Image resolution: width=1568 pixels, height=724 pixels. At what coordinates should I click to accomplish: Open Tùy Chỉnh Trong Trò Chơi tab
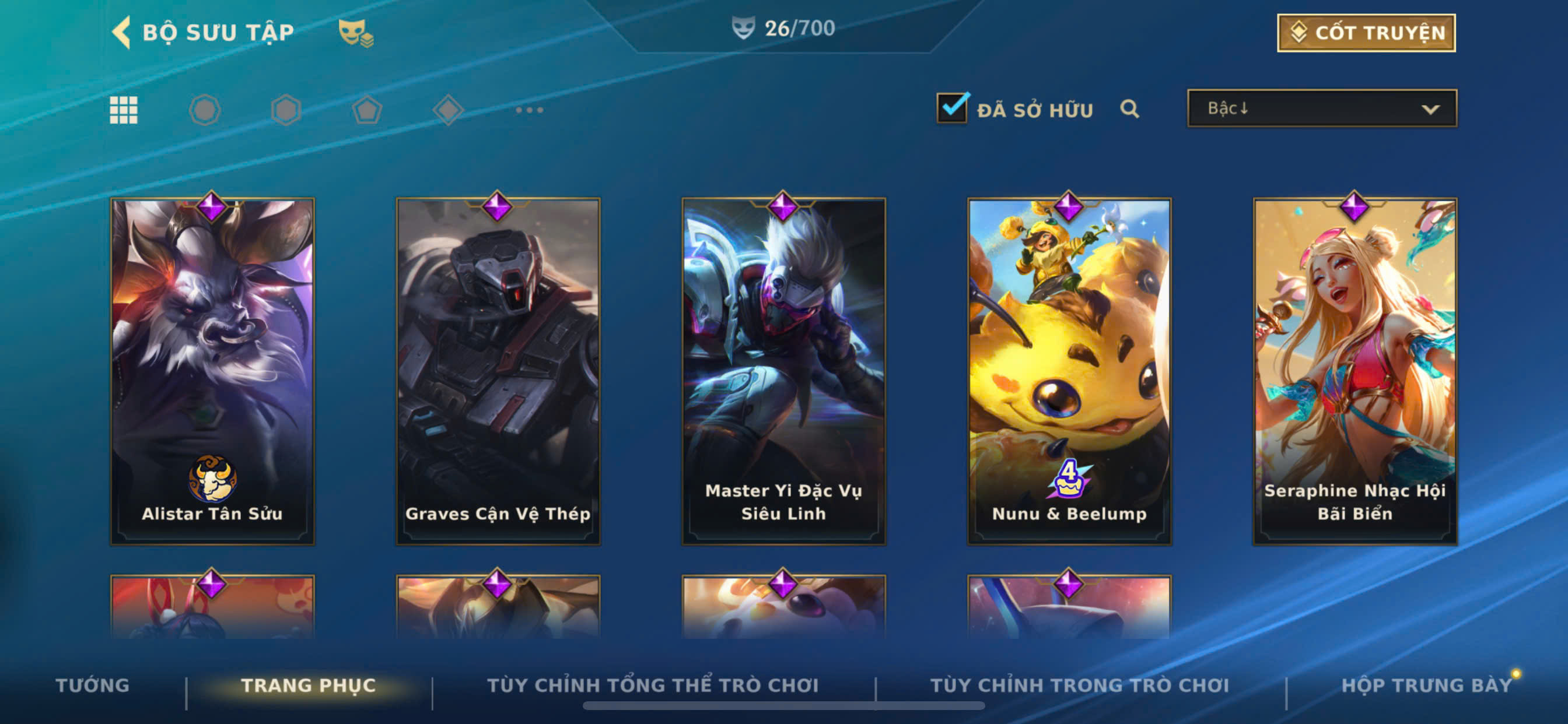(x=1079, y=685)
